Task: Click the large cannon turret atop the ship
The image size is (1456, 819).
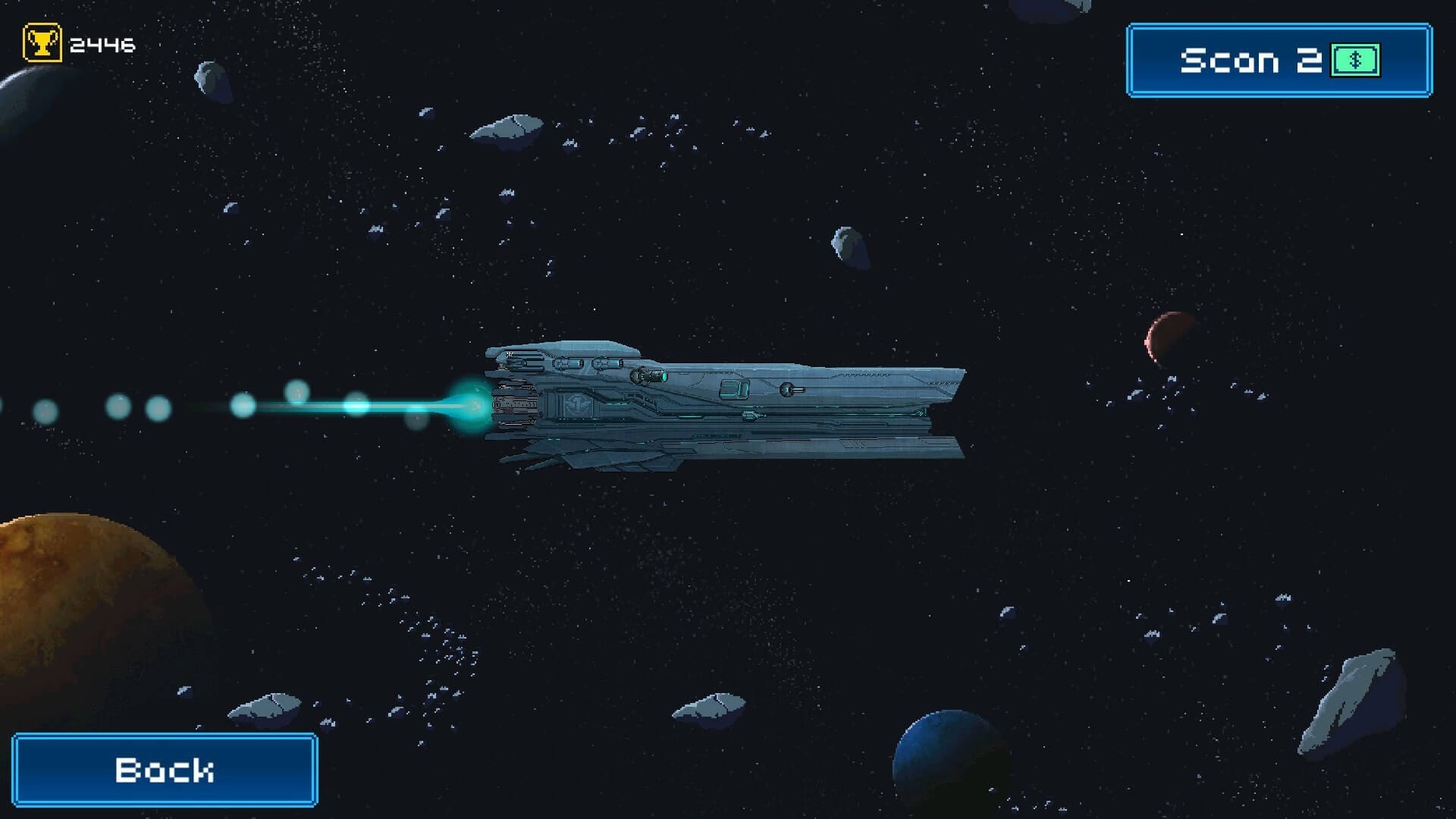Action: point(650,375)
